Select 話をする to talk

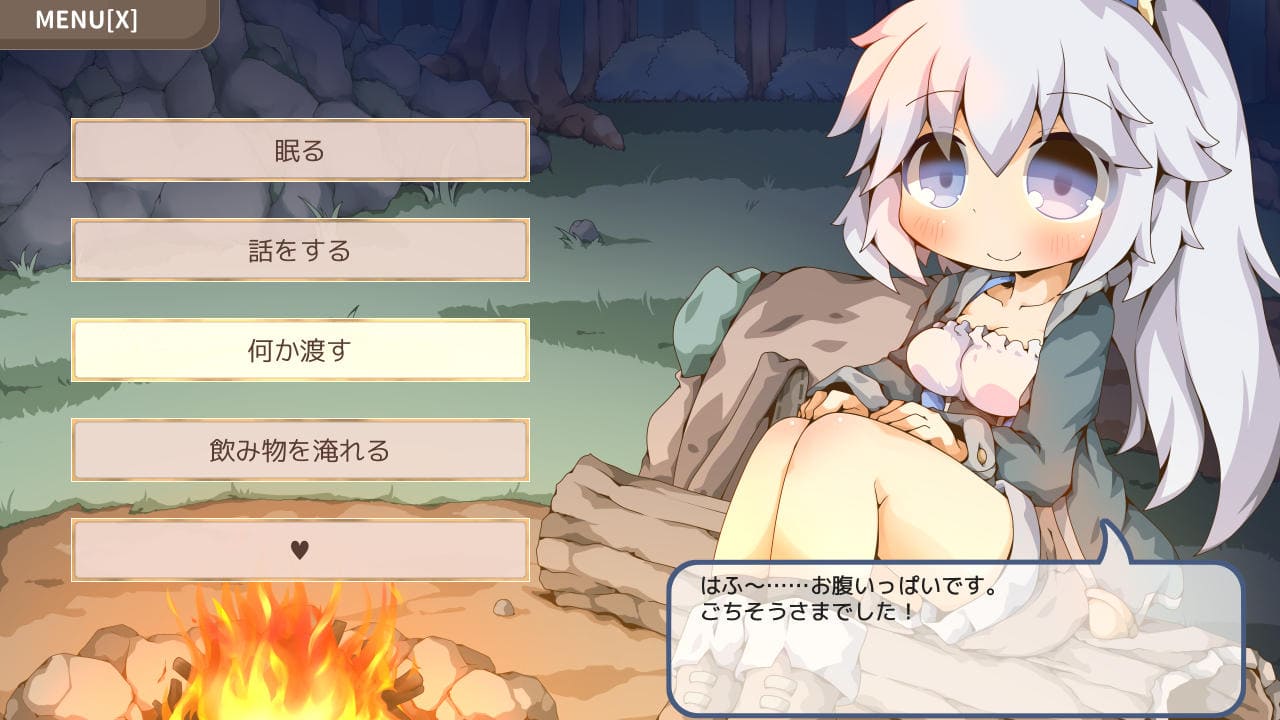(x=300, y=250)
